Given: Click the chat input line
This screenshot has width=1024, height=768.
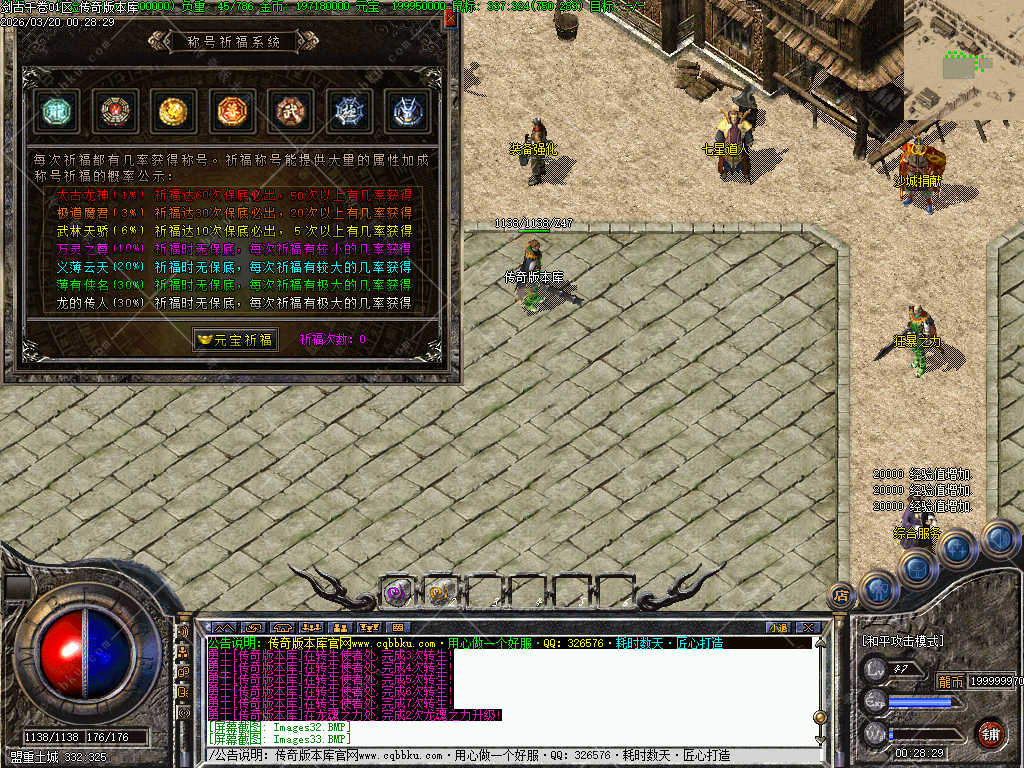Looking at the screenshot, I should tap(510, 755).
